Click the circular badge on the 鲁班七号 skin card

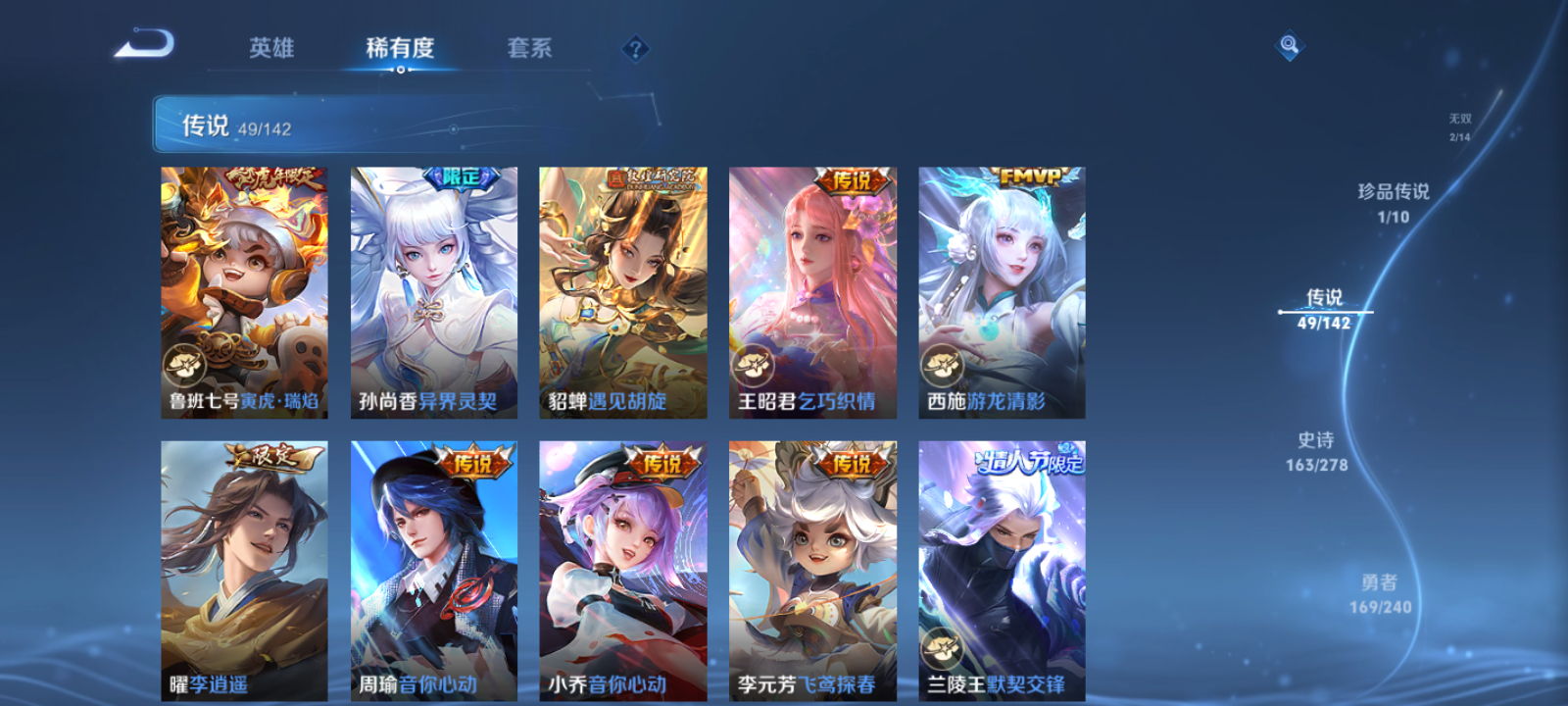pos(183,366)
